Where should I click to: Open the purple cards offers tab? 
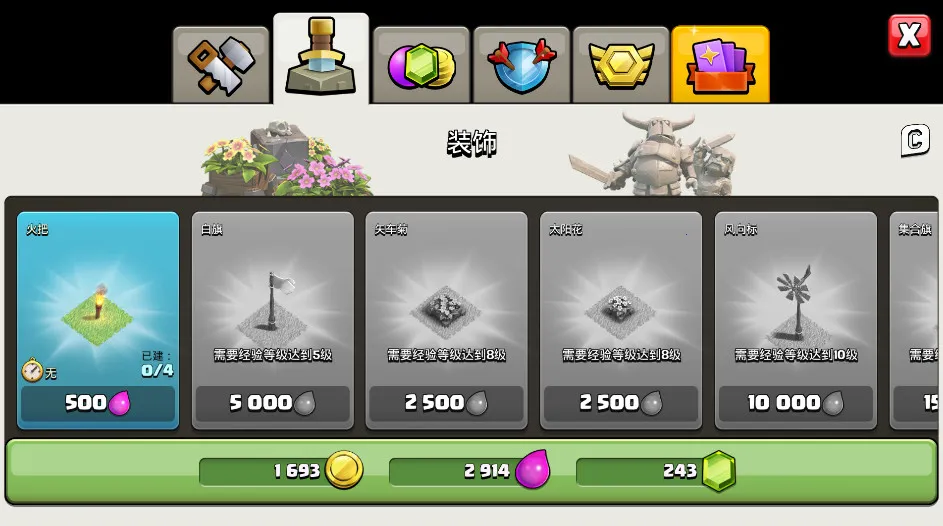tap(720, 65)
